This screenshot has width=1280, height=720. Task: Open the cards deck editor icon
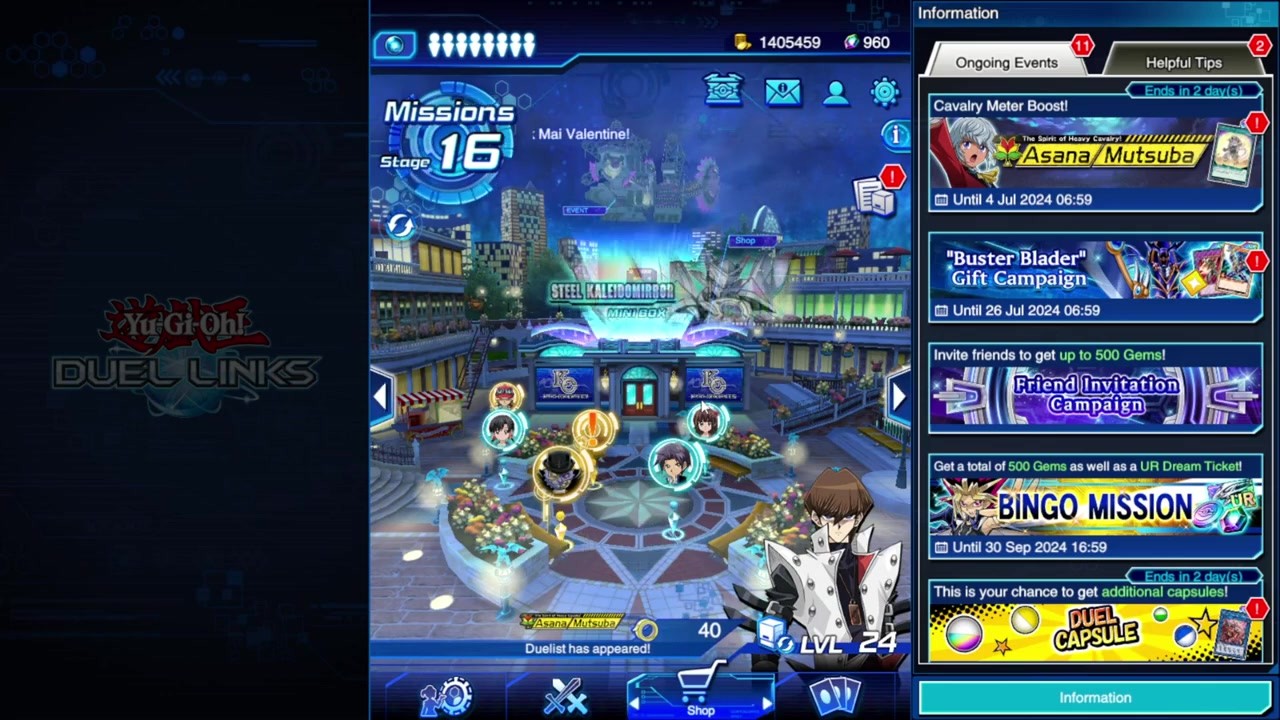(836, 696)
